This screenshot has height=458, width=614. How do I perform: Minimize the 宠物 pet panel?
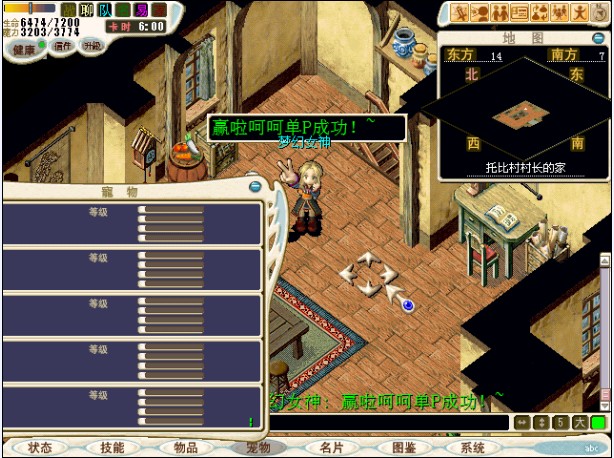tap(255, 186)
